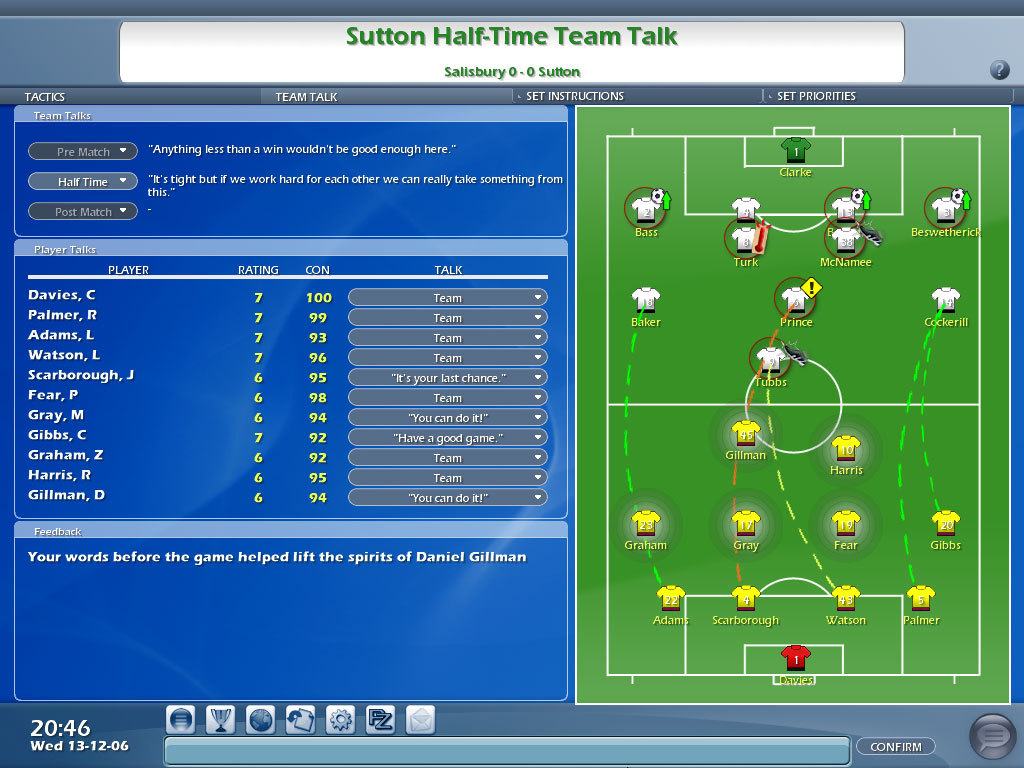Screen dimensions: 1024x768
Task: Confirm the half-time team talk
Action: 895,746
